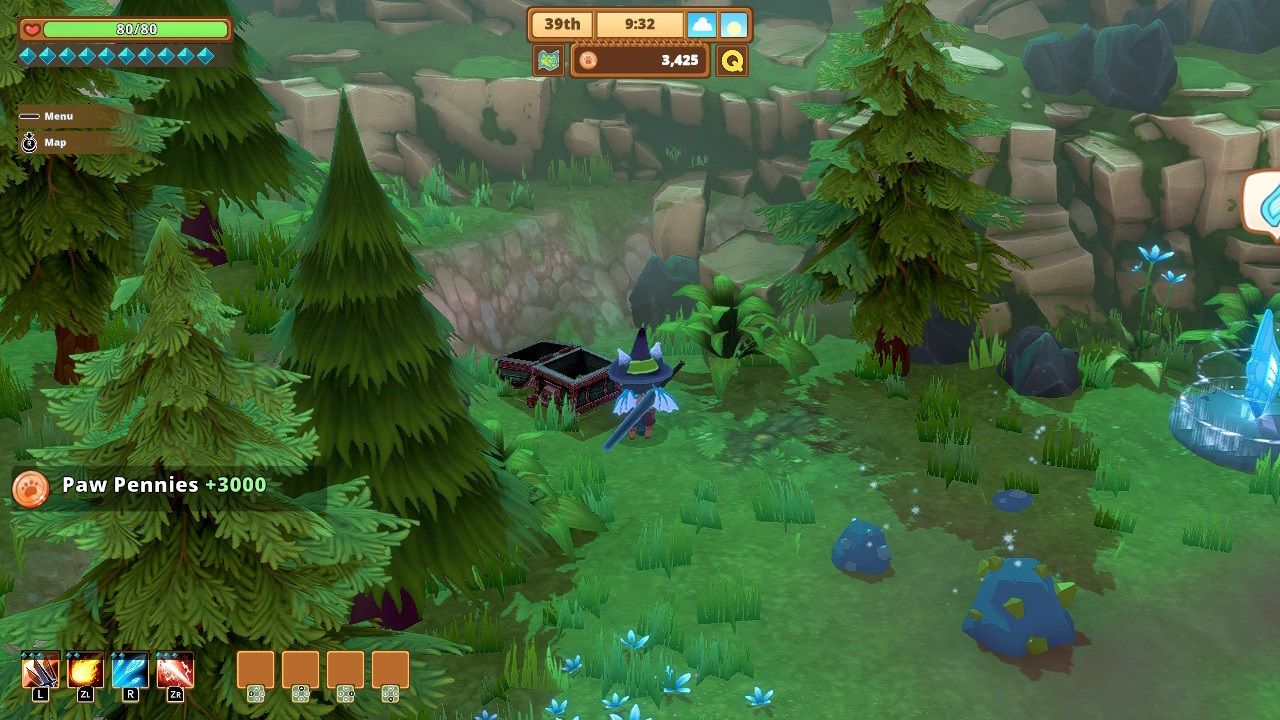1280x720 pixels.
Task: Open the Map from the top-left shortcut
Action: tap(44, 142)
